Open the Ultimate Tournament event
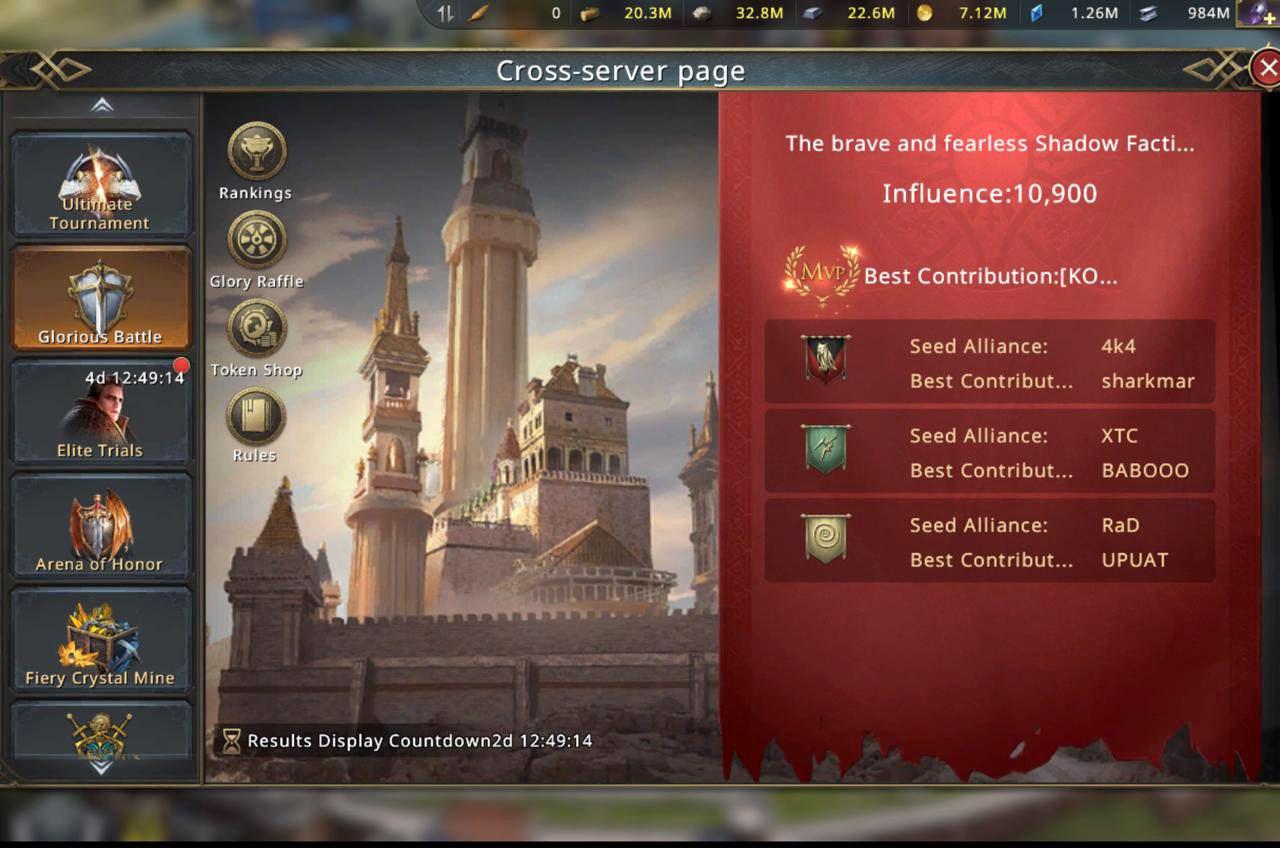The width and height of the screenshot is (1280, 848). 100,186
